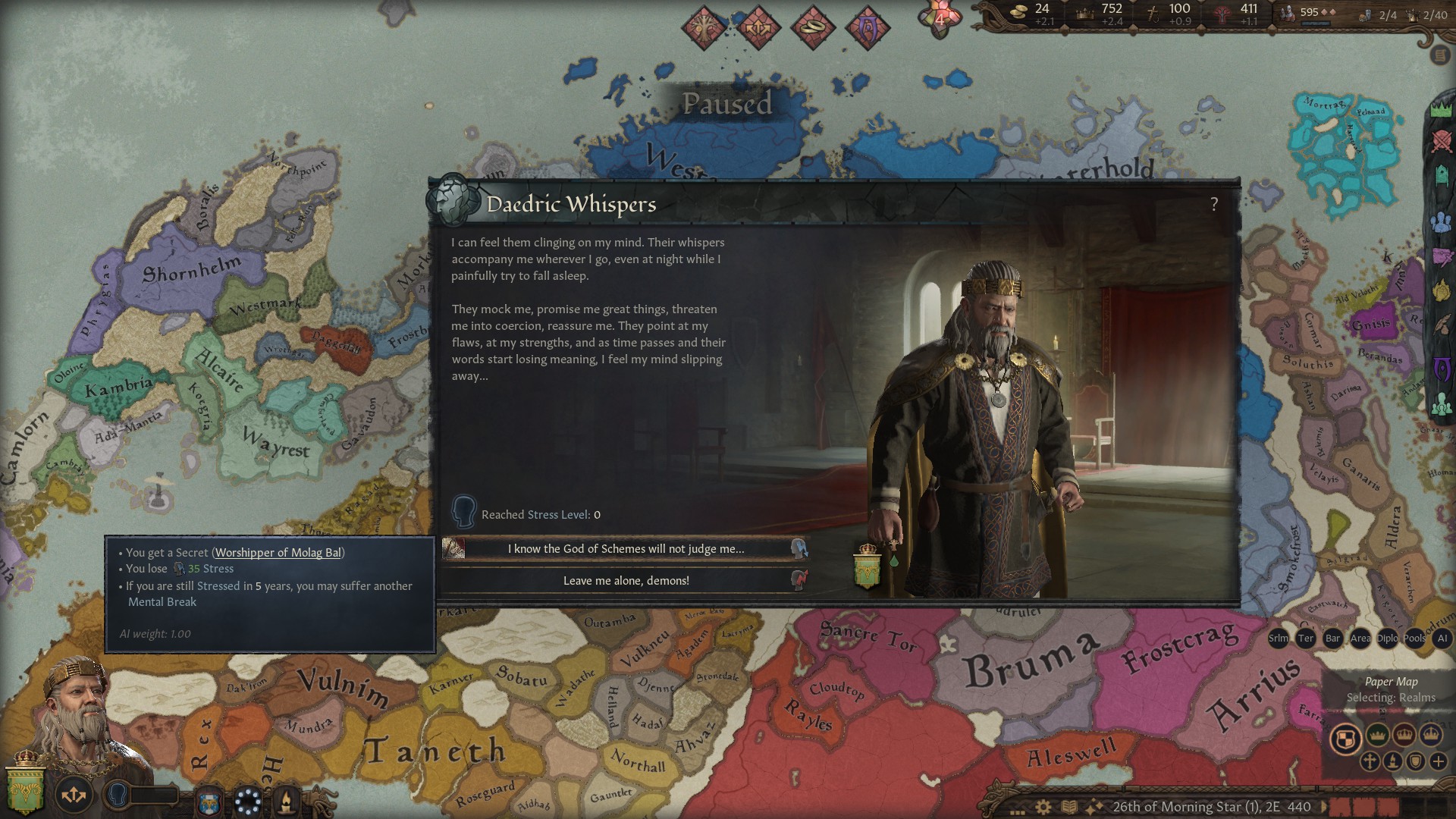Open the game settings gear icon
1456x819 pixels.
(1044, 807)
